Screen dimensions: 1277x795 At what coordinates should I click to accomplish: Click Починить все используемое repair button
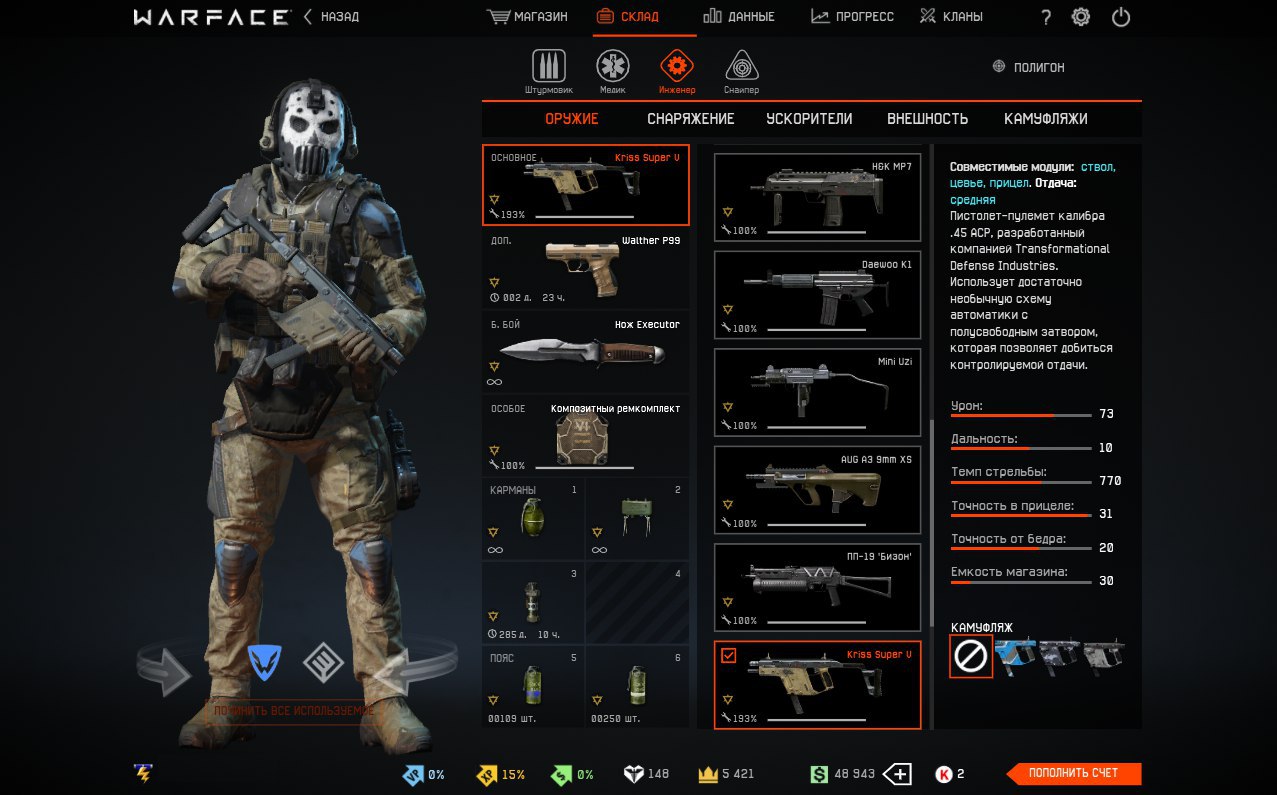click(x=291, y=711)
